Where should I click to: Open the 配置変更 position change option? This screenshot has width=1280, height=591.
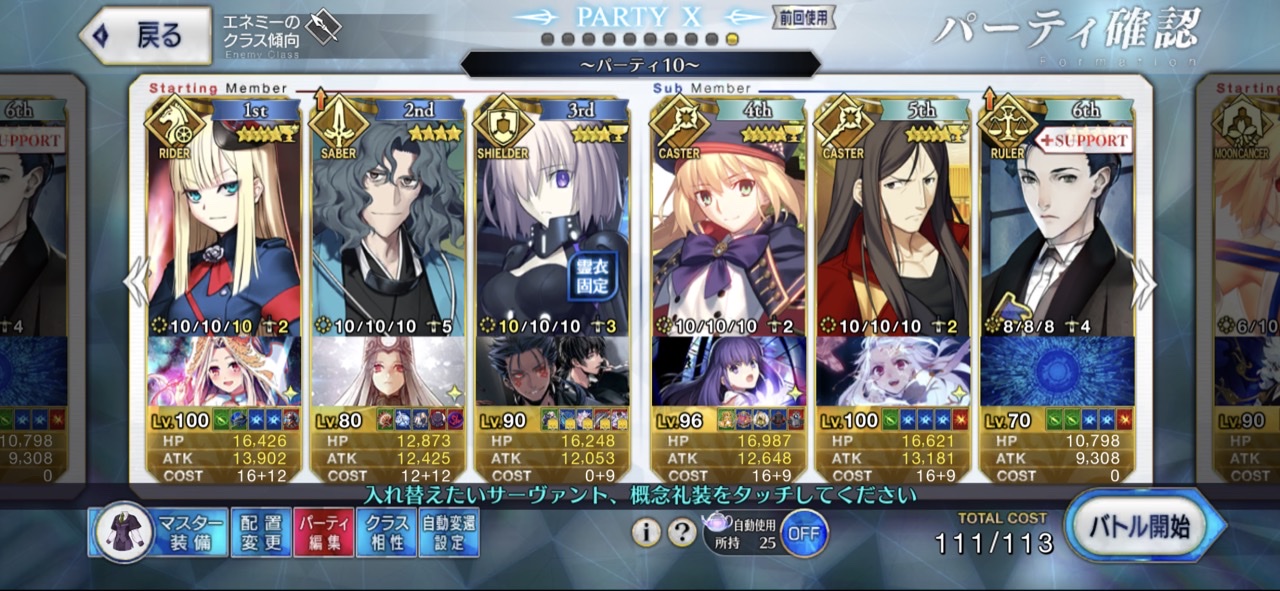(260, 533)
